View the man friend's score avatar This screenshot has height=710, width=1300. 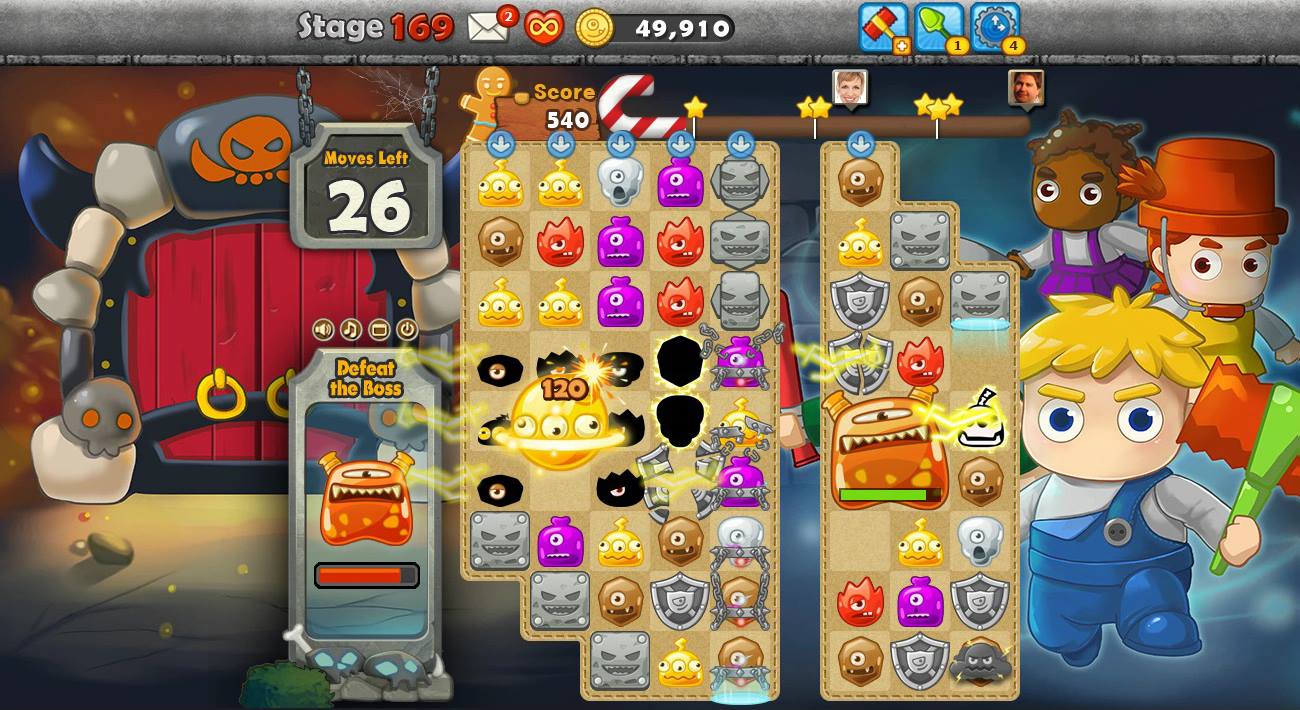point(1026,88)
